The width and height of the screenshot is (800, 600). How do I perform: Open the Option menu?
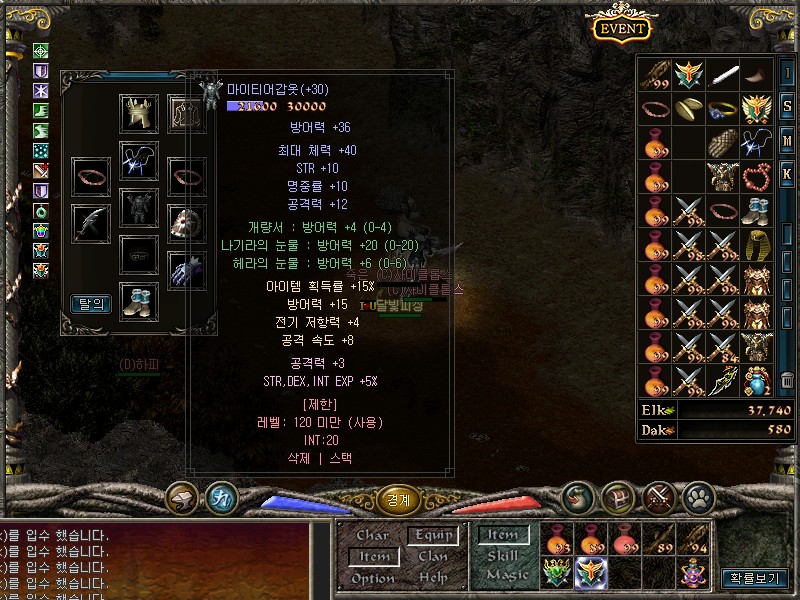pyautogui.click(x=372, y=578)
